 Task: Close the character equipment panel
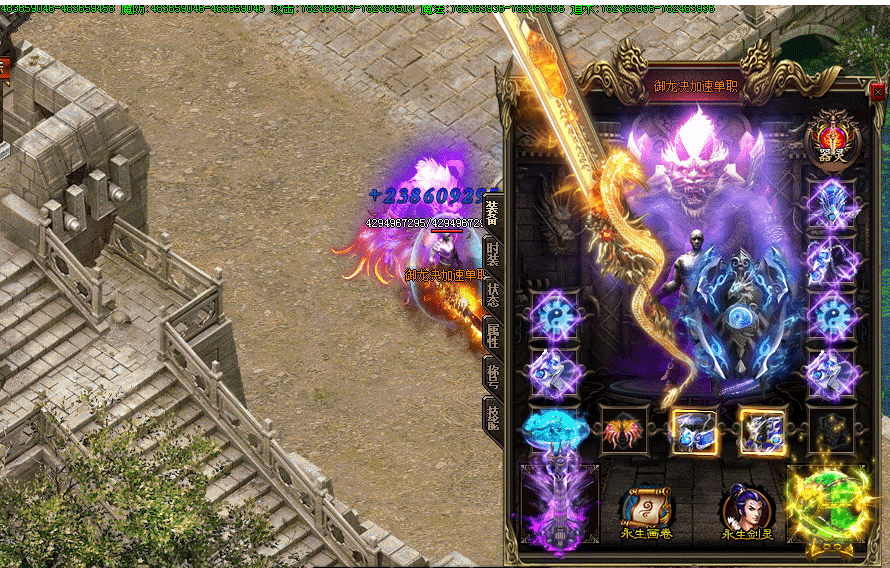(x=878, y=92)
